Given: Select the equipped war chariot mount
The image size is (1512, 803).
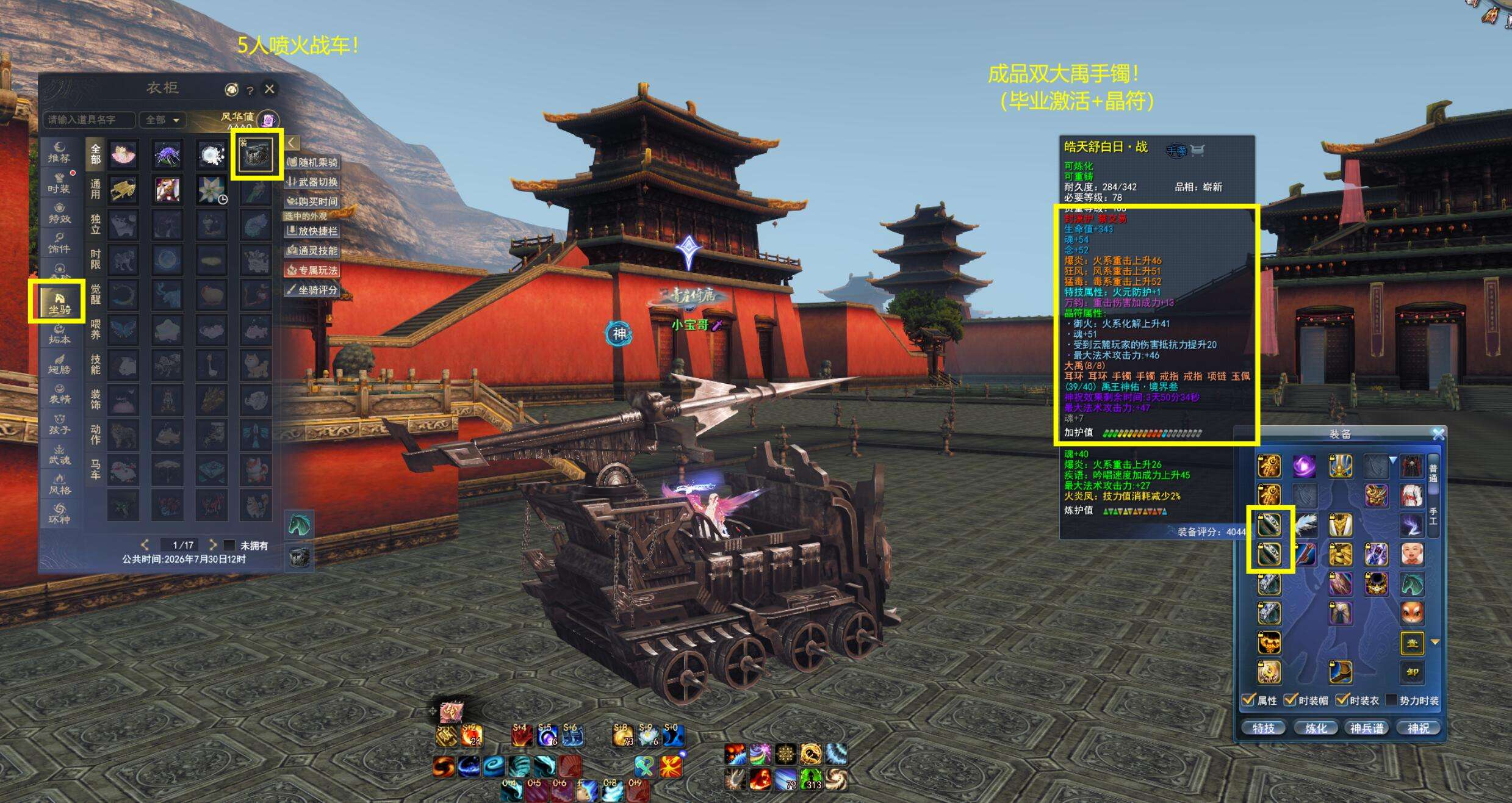Looking at the screenshot, I should [x=256, y=154].
